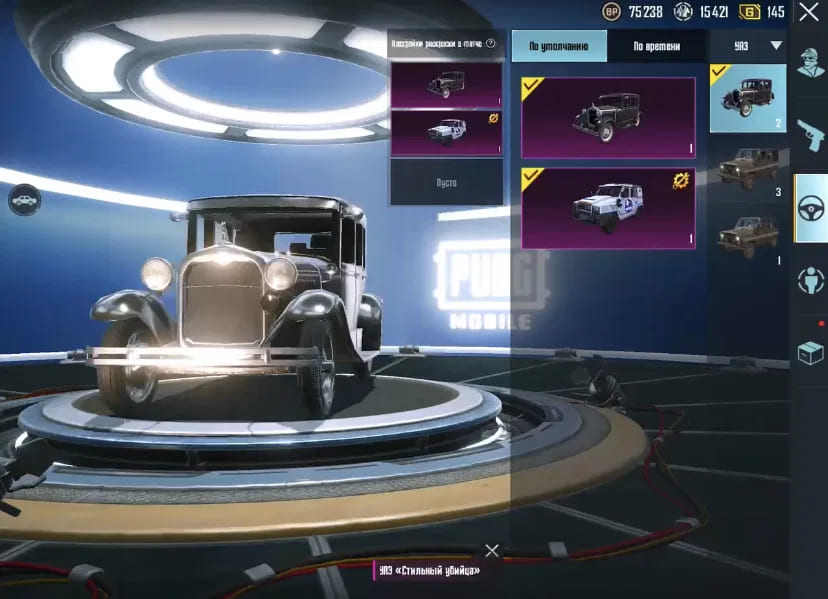Click the gear icon on the large UAZ card
Image resolution: width=828 pixels, height=599 pixels.
coord(681,180)
